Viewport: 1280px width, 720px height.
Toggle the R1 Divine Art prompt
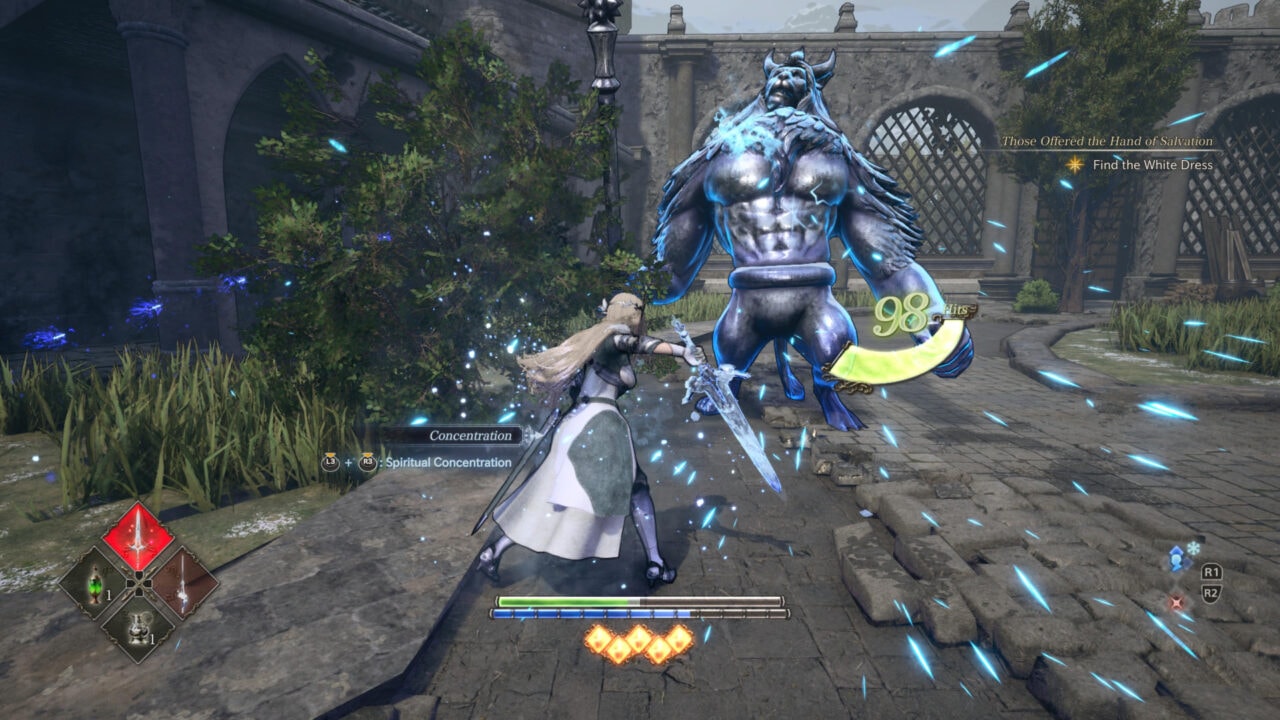[x=1212, y=572]
